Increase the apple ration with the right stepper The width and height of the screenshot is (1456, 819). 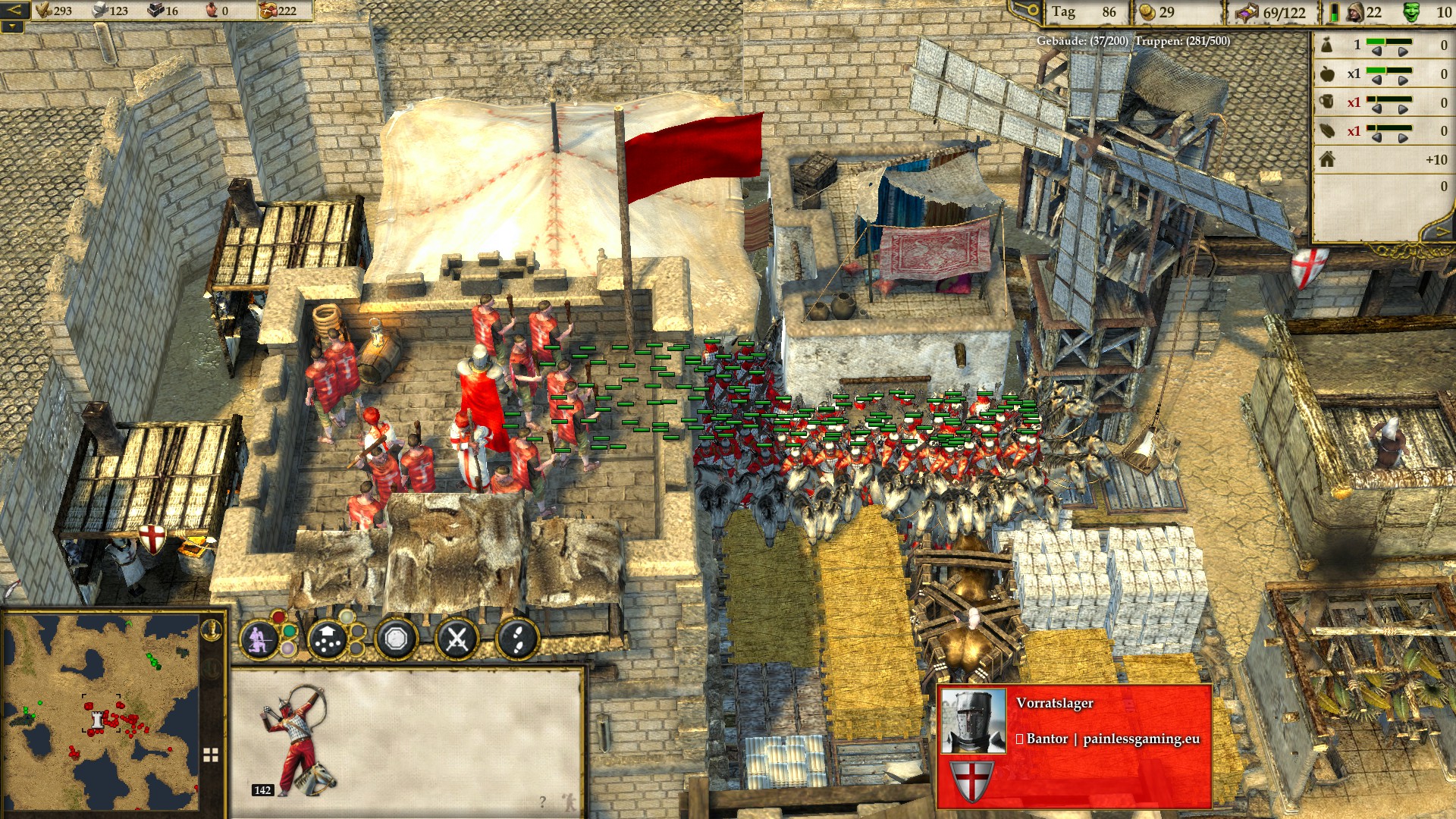[1402, 80]
